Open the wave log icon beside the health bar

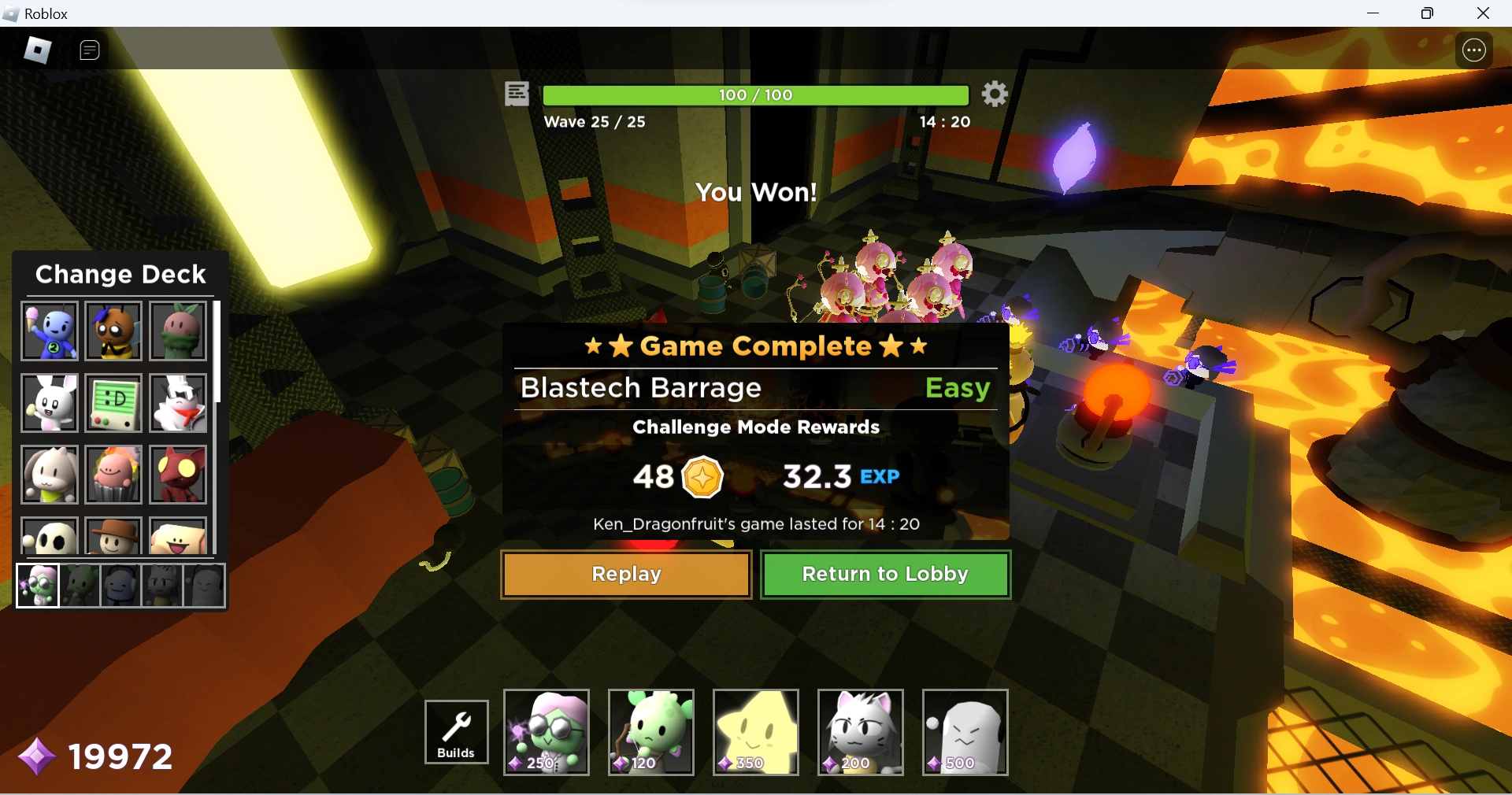[x=516, y=94]
